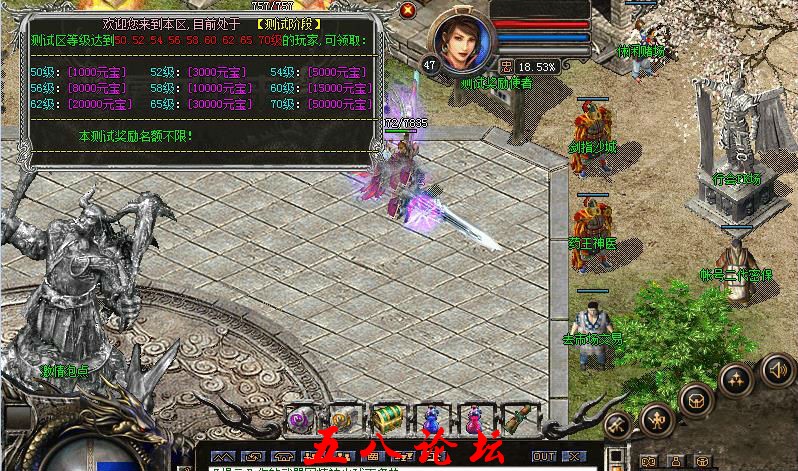Use the blue potion in the hotbar

[431, 418]
